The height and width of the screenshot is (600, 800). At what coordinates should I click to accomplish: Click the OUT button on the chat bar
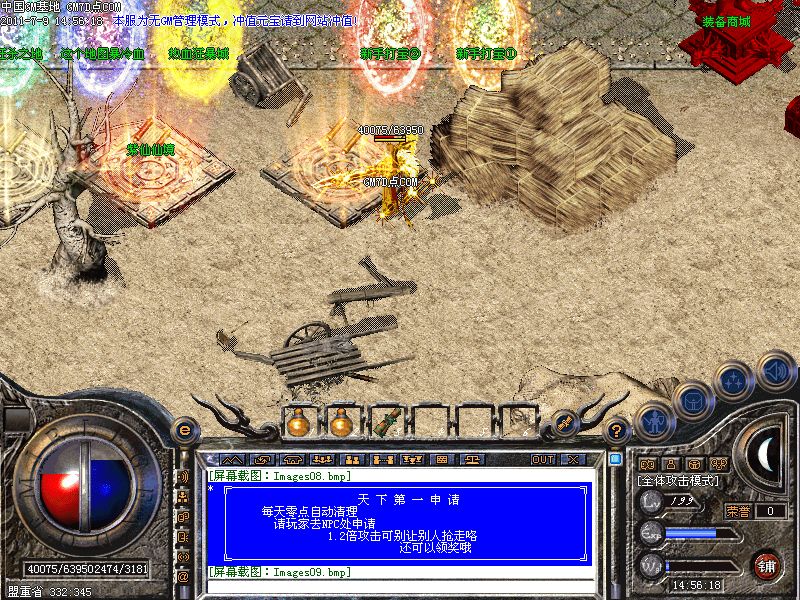[x=542, y=460]
